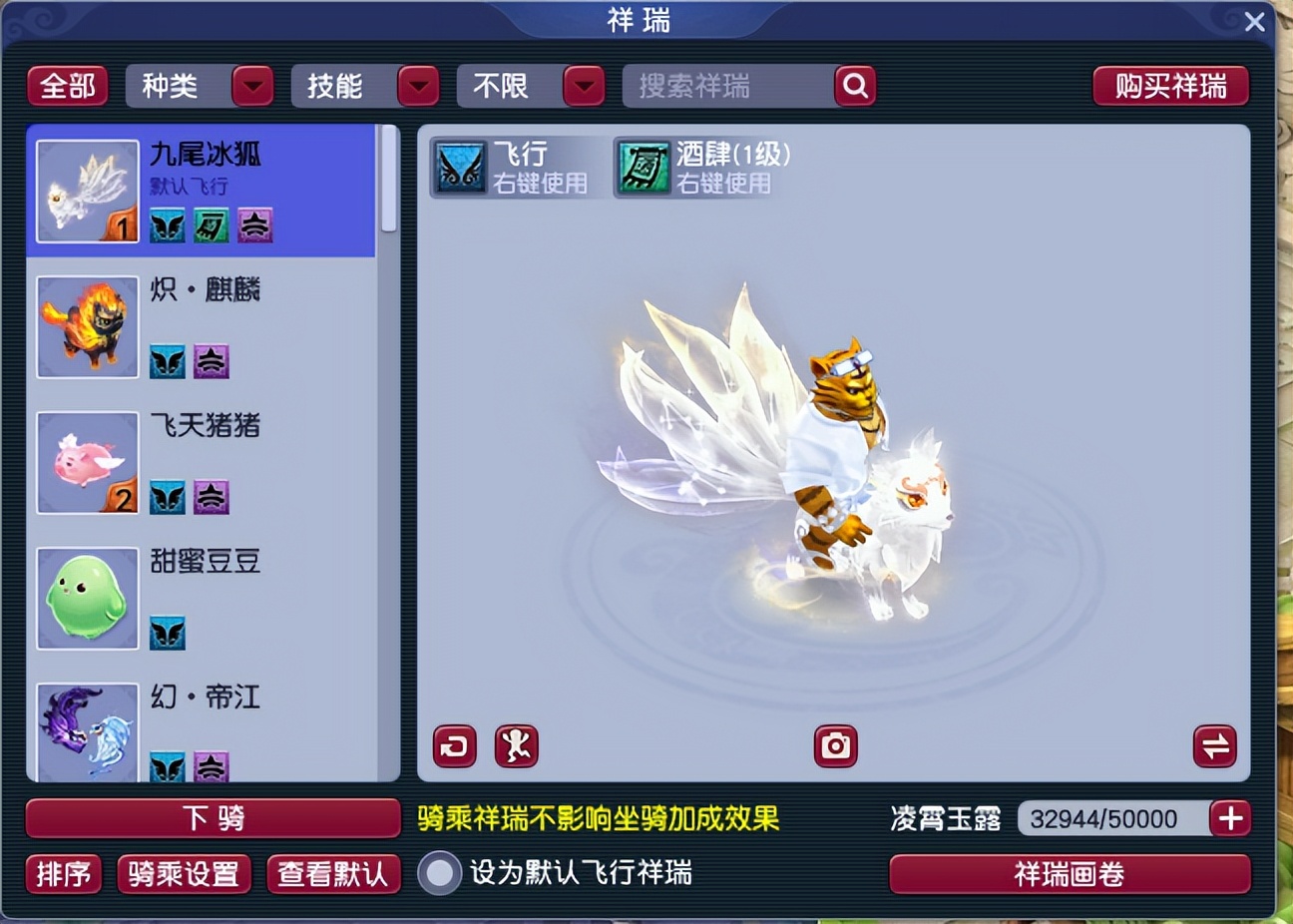
Task: Select the action pose icon beside the rotate icon
Action: coord(516,746)
